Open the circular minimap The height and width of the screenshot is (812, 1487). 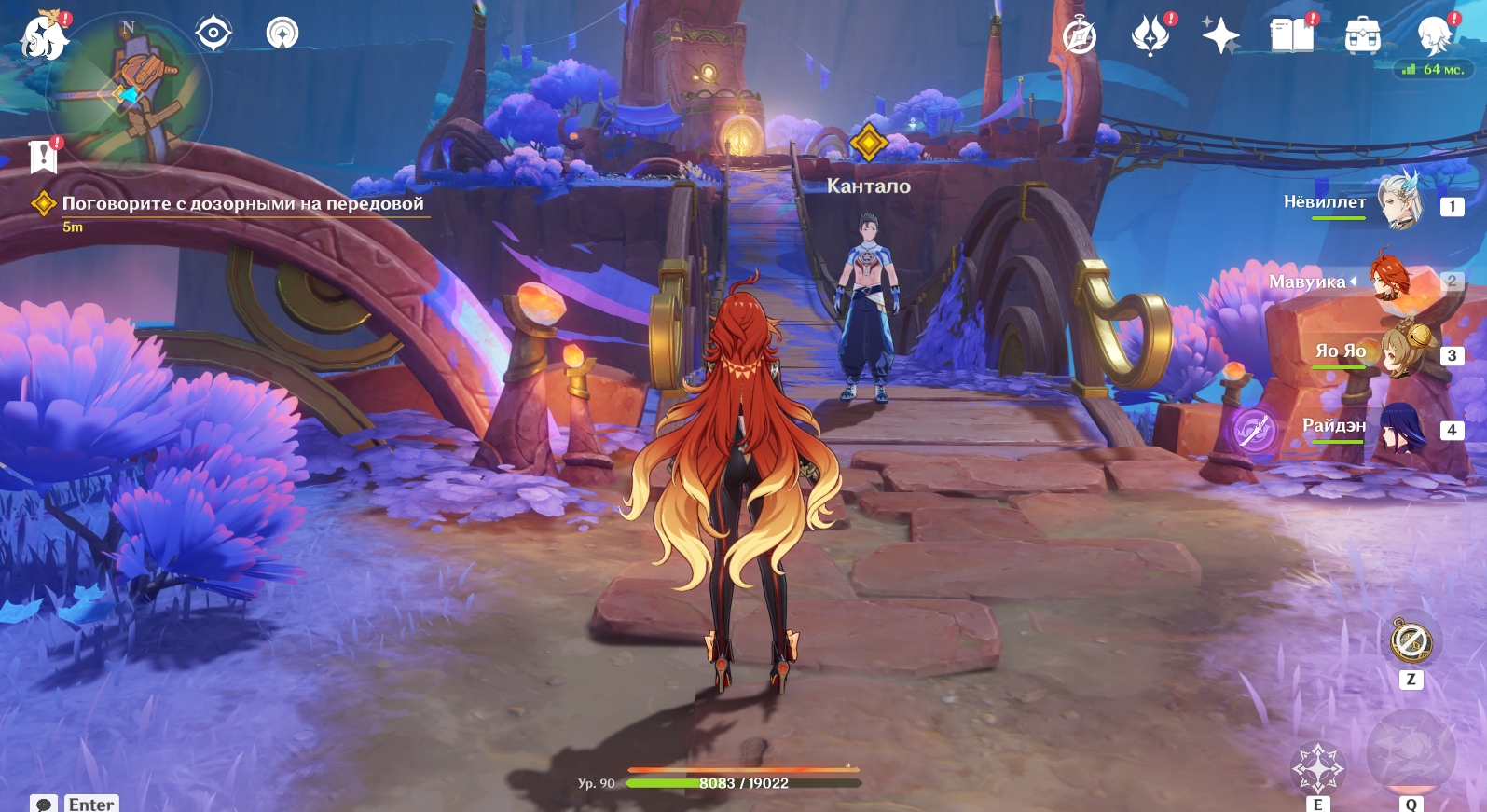131,93
